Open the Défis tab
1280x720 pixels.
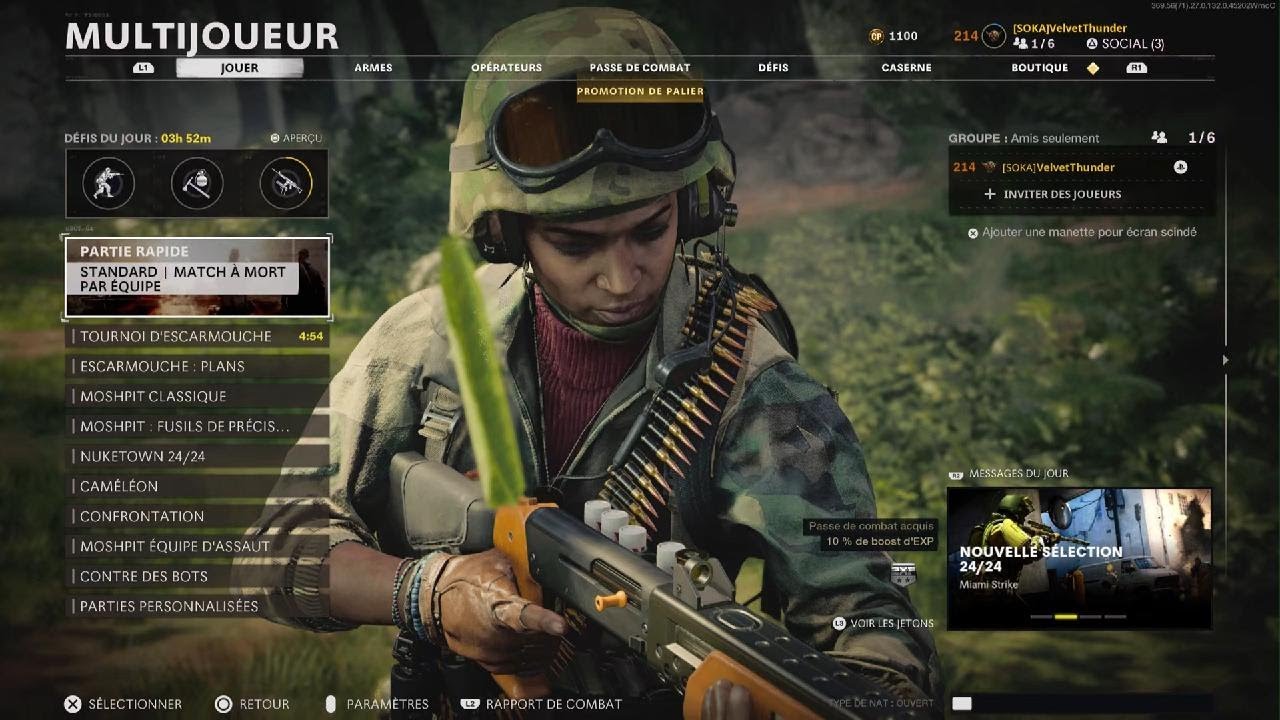pyautogui.click(x=773, y=68)
